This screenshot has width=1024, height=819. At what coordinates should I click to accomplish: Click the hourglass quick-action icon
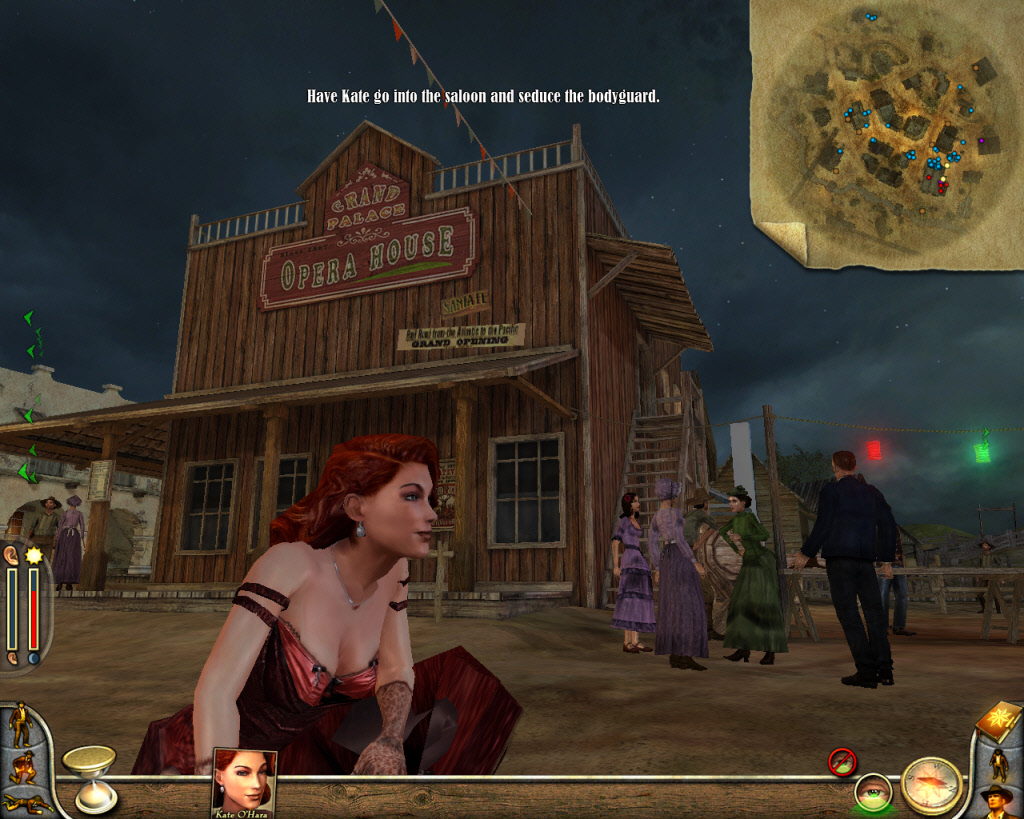(x=92, y=776)
